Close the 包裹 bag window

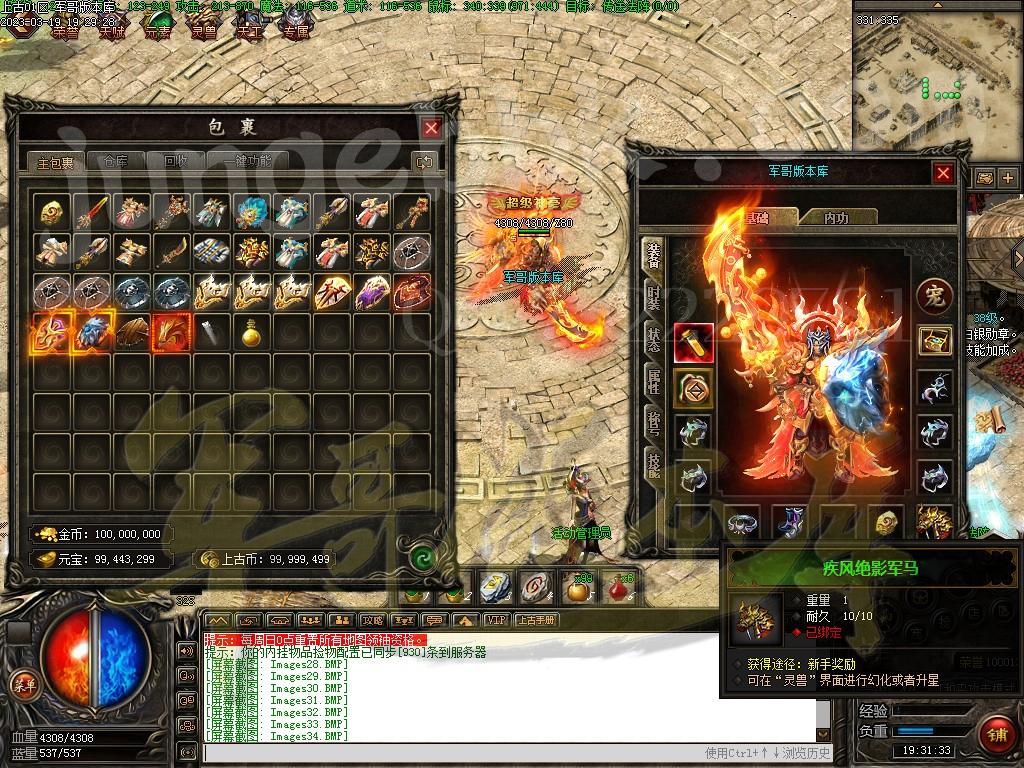[x=431, y=128]
